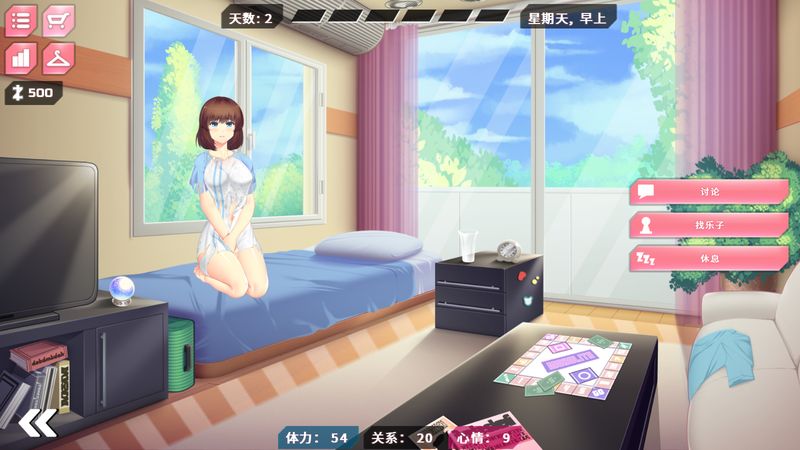
Task: Open the clothes hanger wardrobe
Action: point(59,58)
